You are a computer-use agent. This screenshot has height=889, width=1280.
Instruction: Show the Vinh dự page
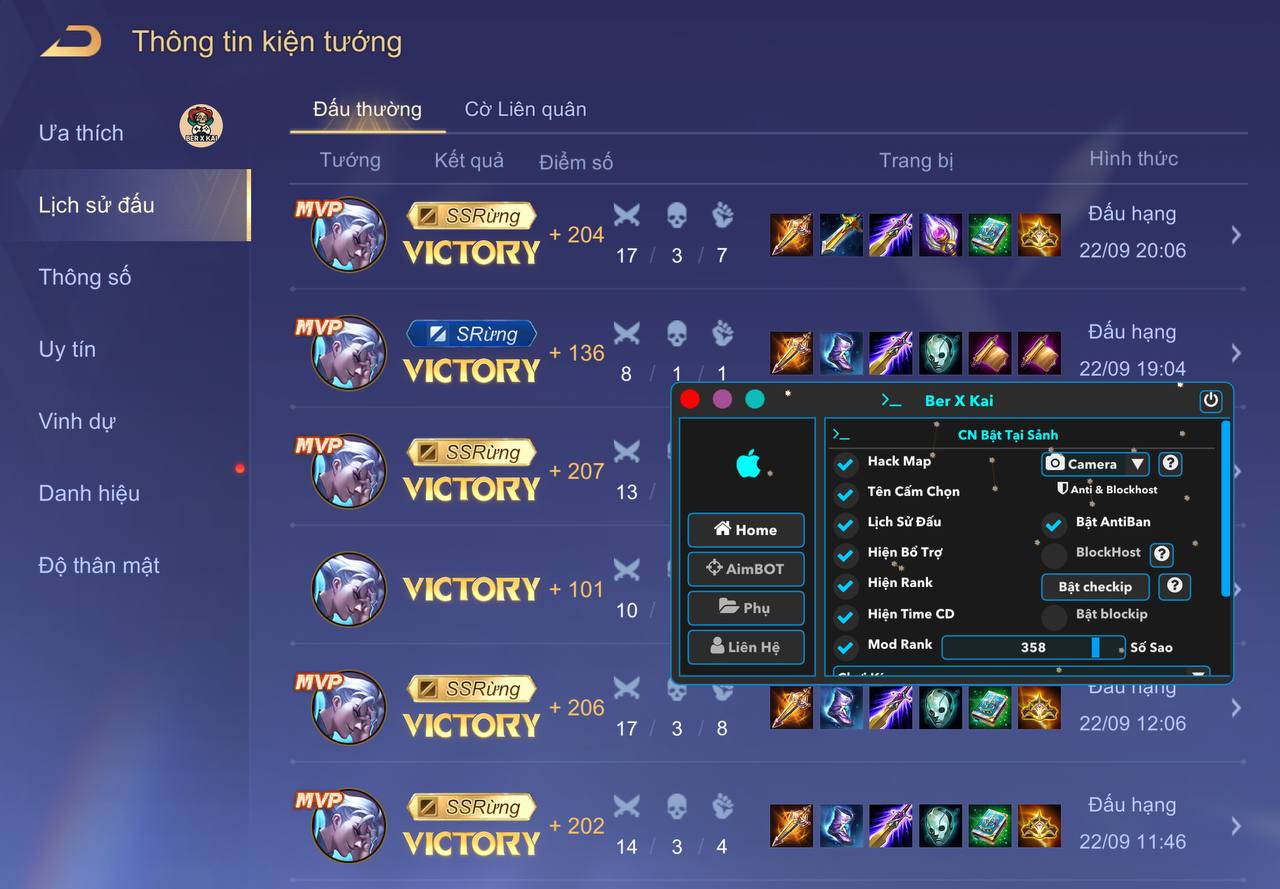[x=76, y=421]
